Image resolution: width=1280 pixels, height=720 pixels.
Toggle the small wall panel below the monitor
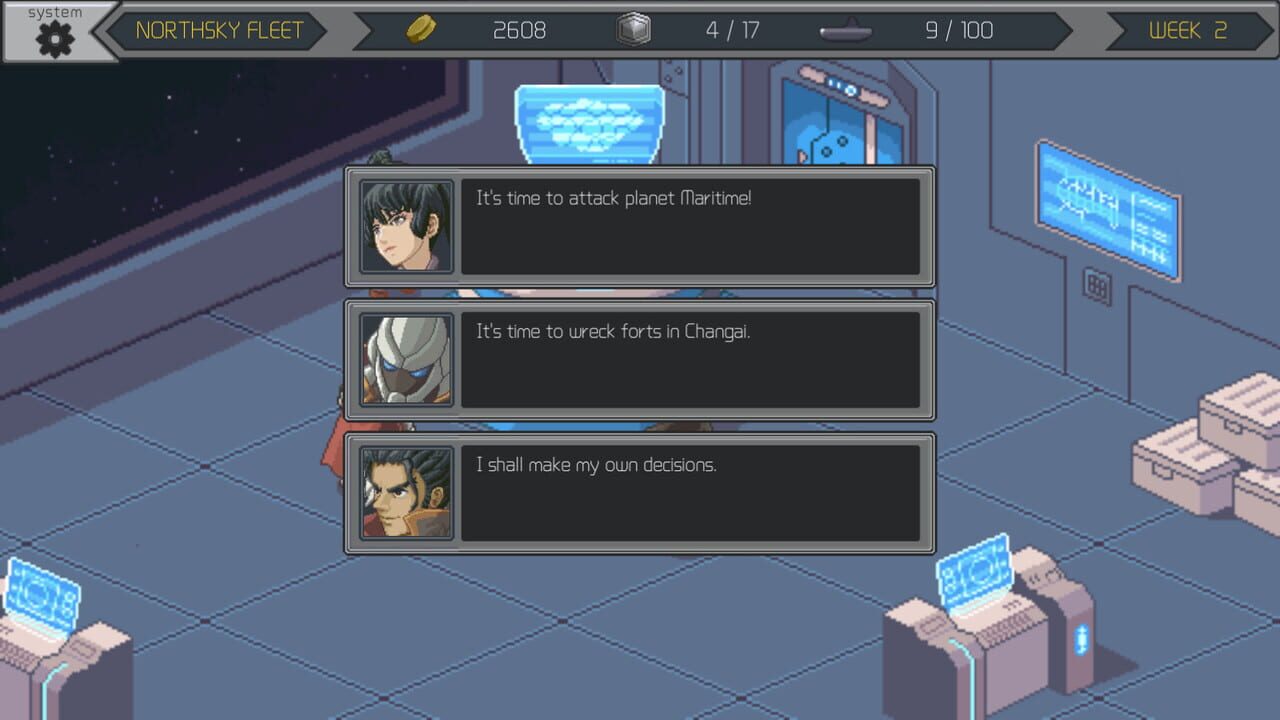(x=1096, y=286)
